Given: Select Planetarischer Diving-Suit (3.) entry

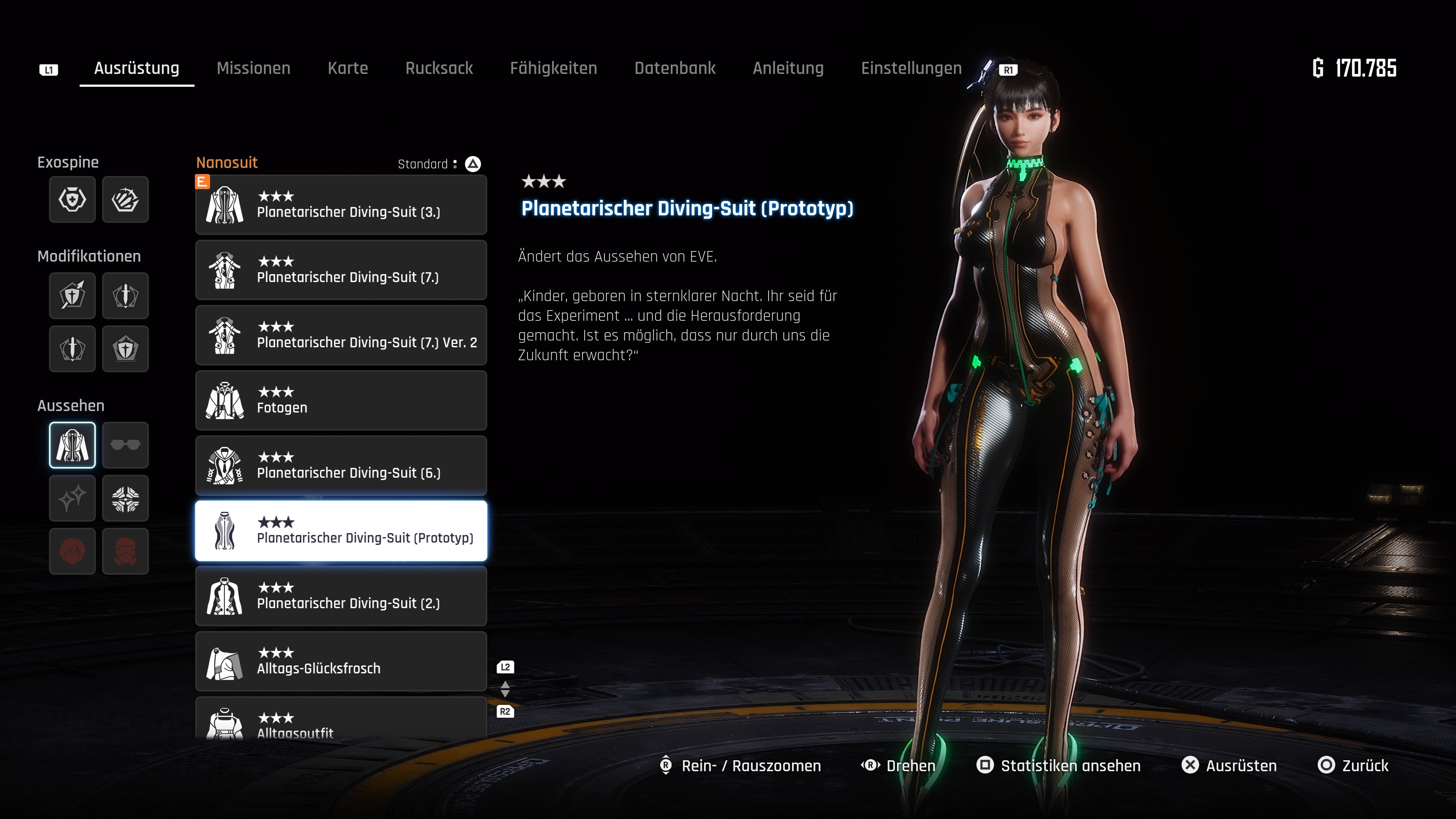Looking at the screenshot, I should click(x=341, y=205).
